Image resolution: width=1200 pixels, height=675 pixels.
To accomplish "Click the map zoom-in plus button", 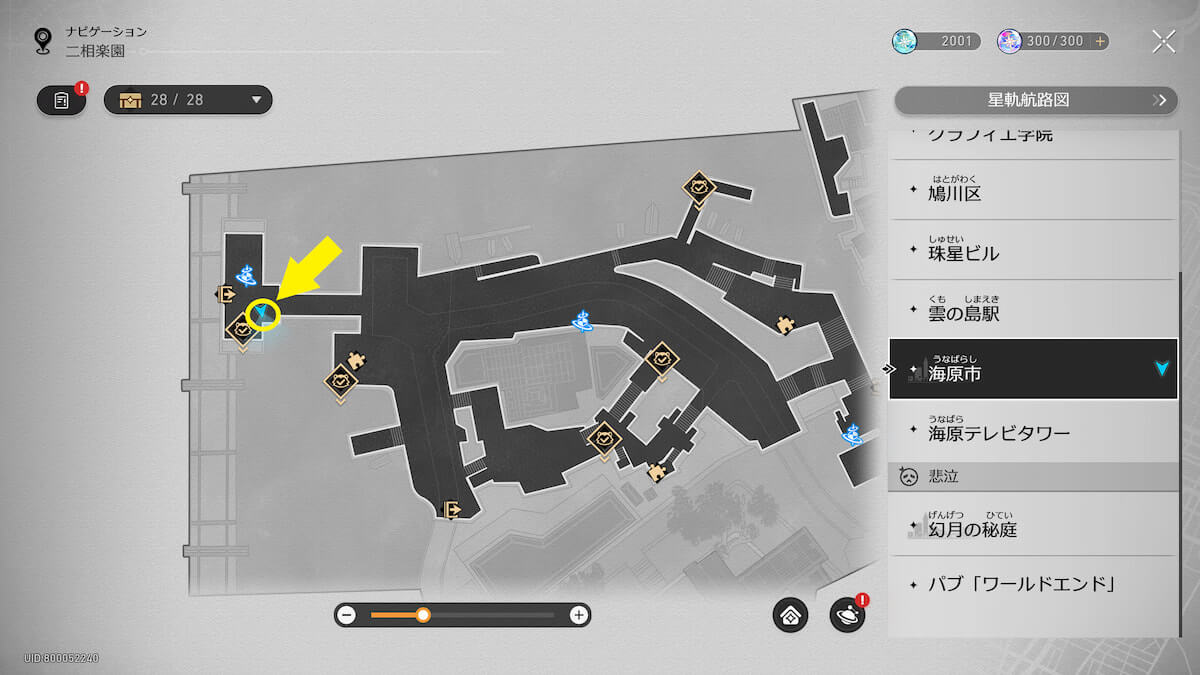I will [578, 615].
